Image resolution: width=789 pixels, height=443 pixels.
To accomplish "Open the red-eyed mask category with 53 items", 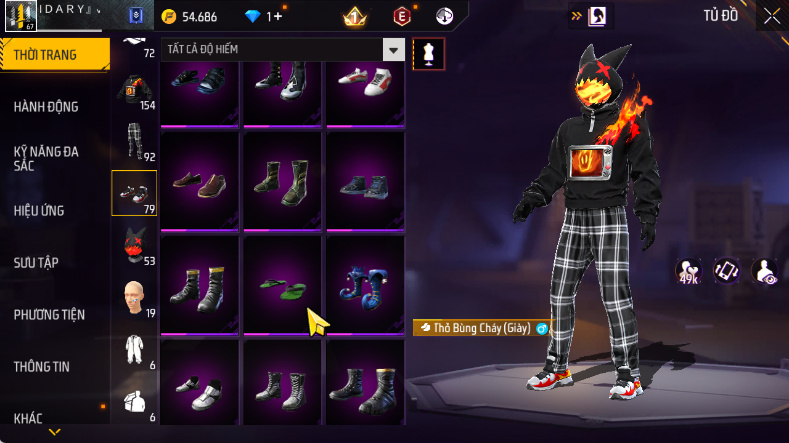I will tap(132, 244).
